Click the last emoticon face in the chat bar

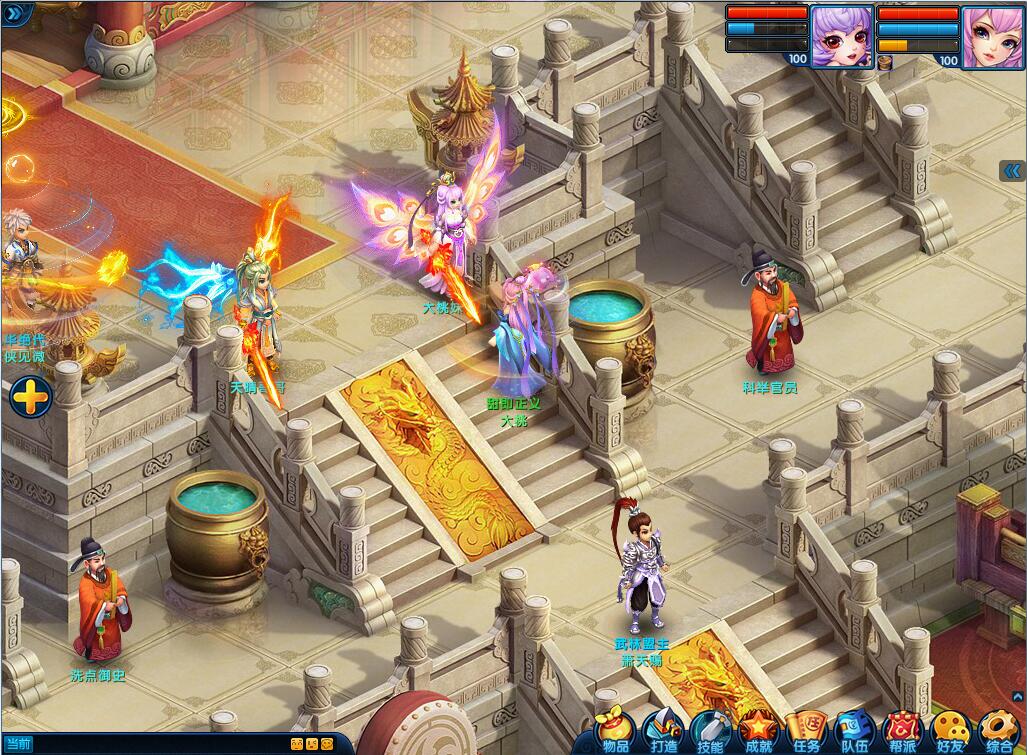[x=328, y=744]
